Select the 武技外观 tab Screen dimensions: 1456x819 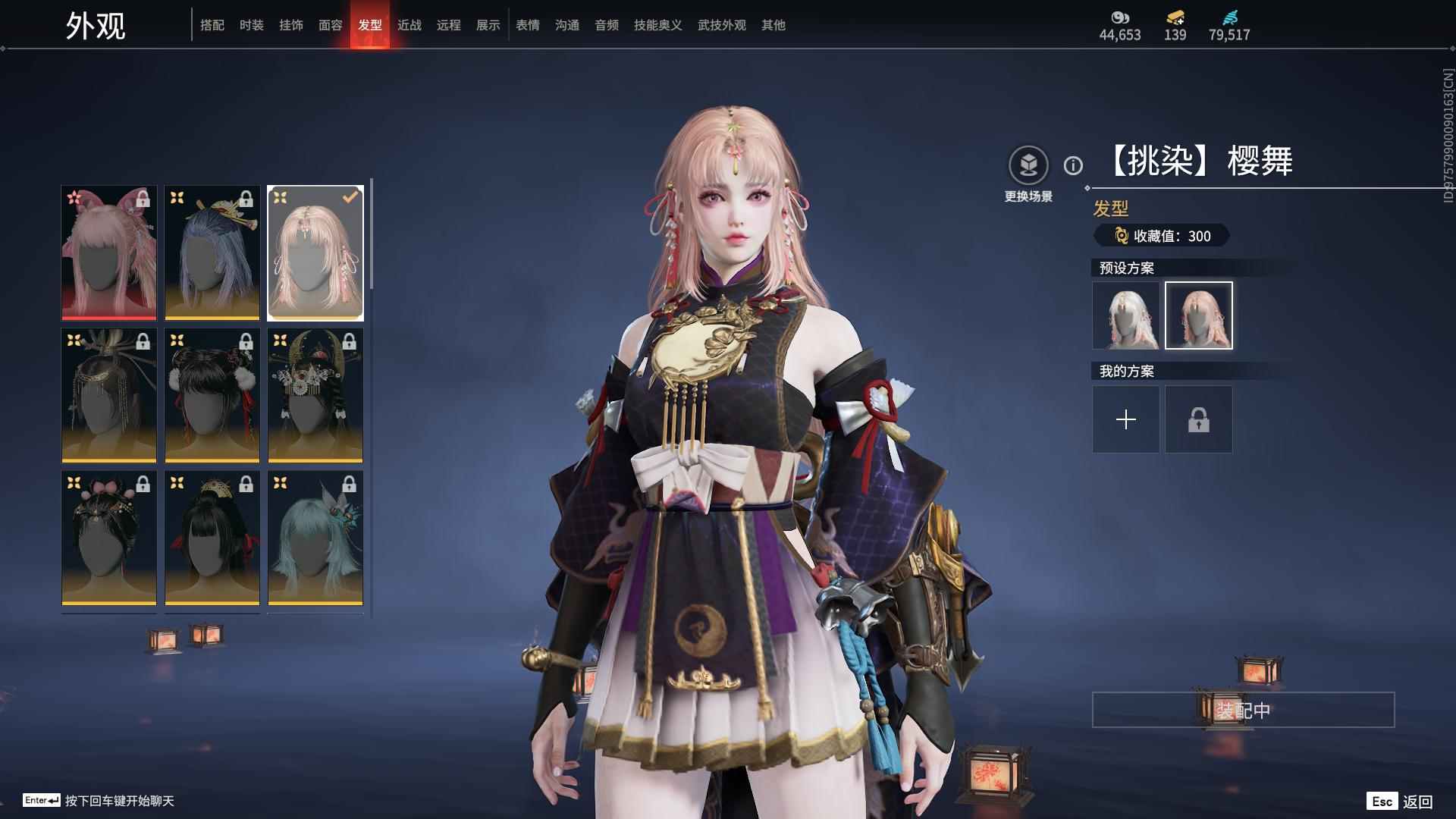[721, 25]
